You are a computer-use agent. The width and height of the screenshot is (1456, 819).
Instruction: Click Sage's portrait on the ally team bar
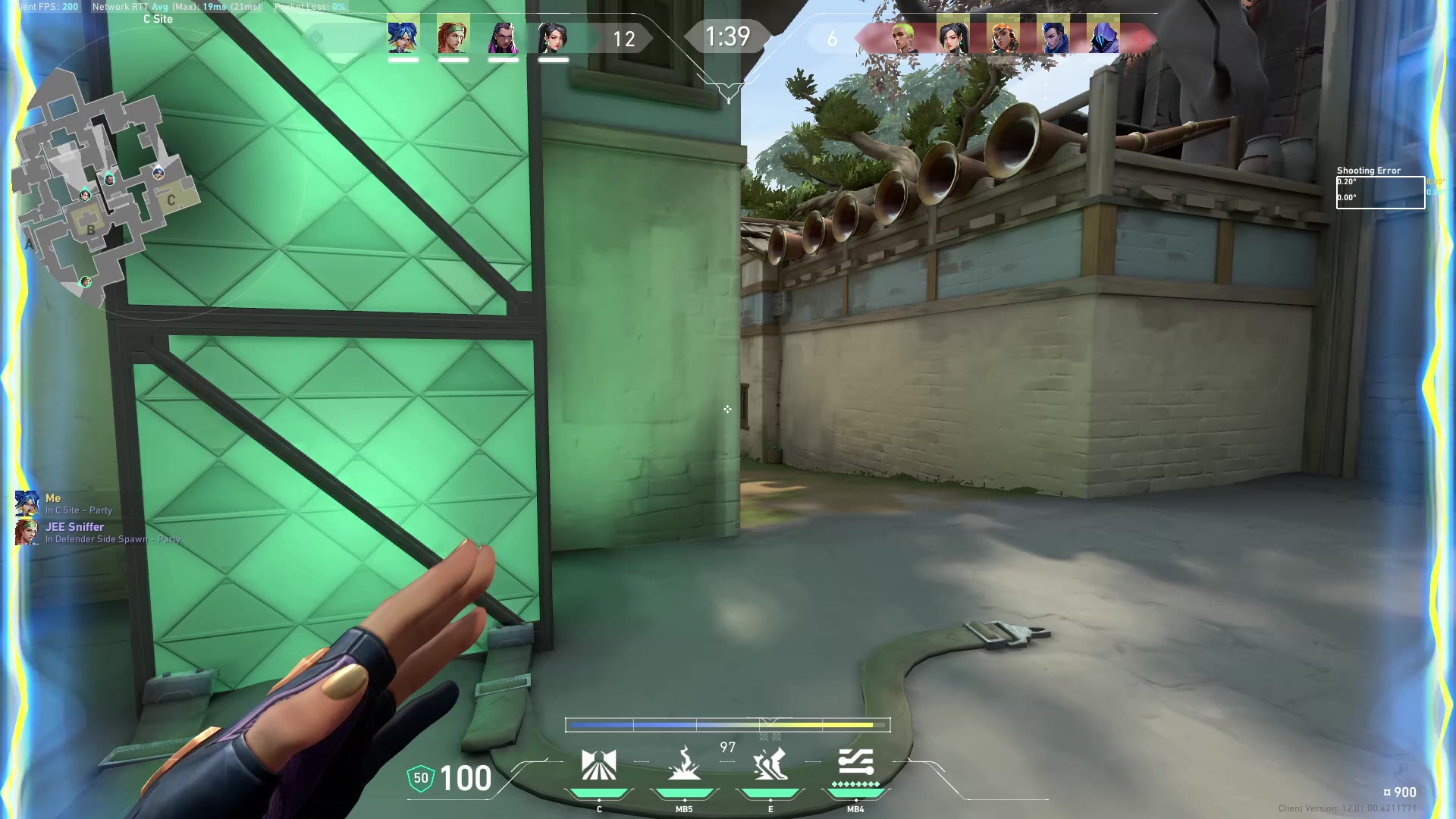point(554,38)
